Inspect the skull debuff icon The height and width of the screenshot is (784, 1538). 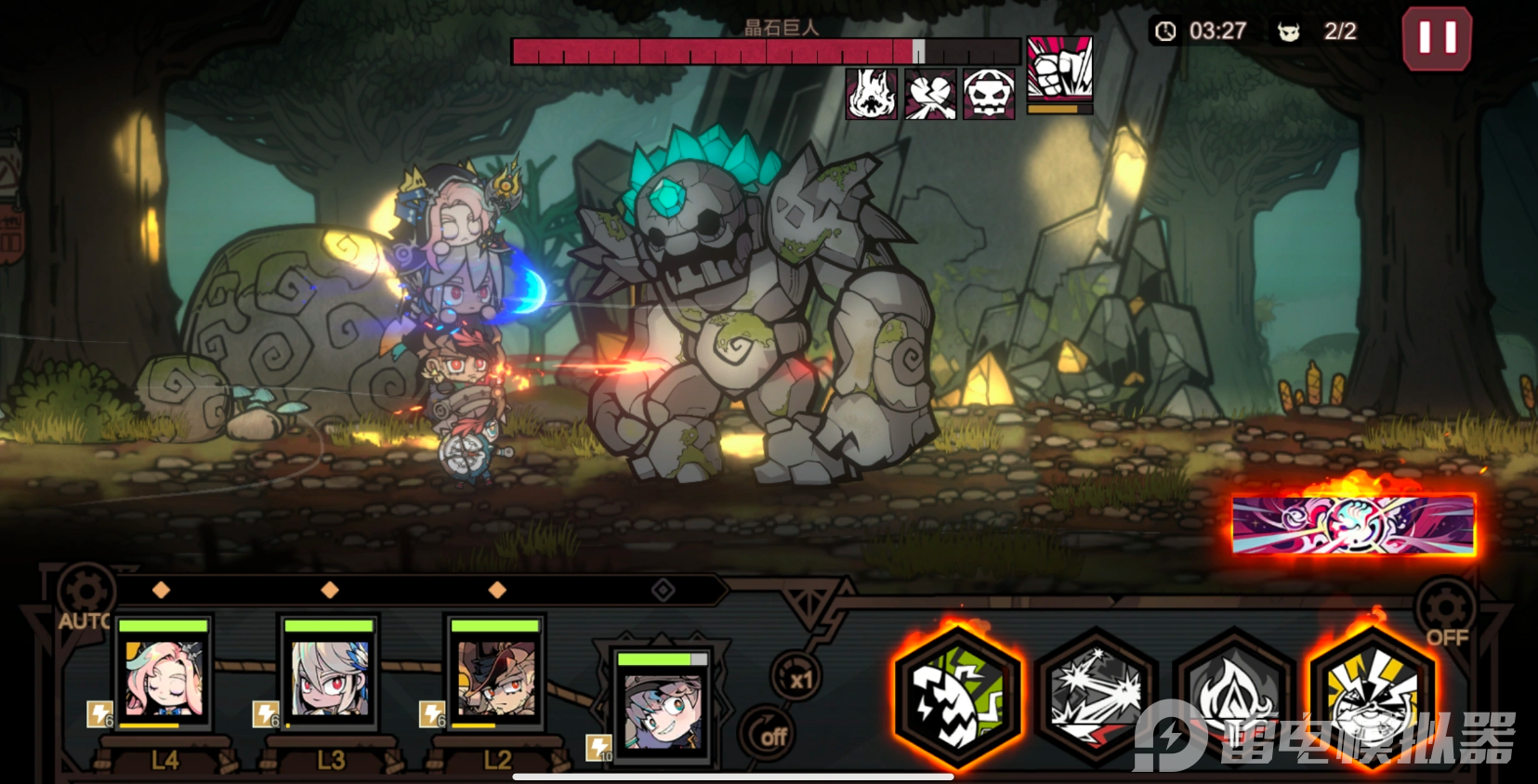point(989,94)
